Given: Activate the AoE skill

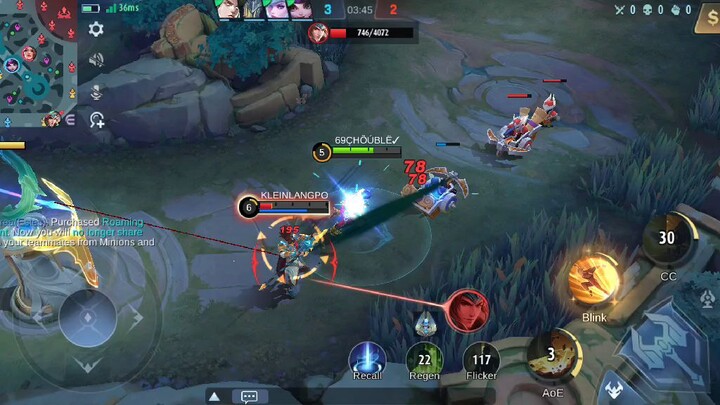Looking at the screenshot, I should click(x=552, y=356).
